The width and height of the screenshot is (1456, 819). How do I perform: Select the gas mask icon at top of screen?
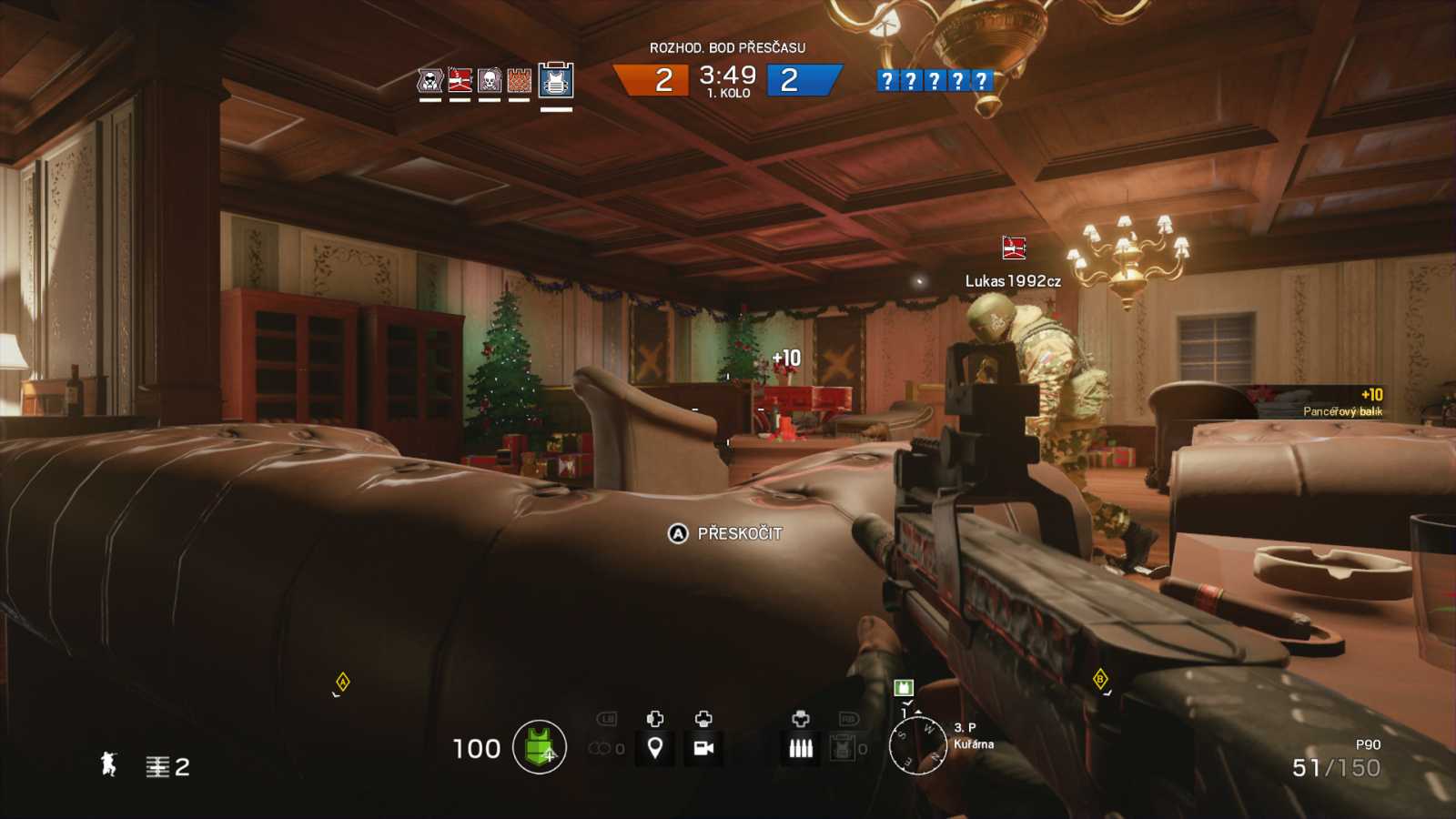[x=429, y=80]
